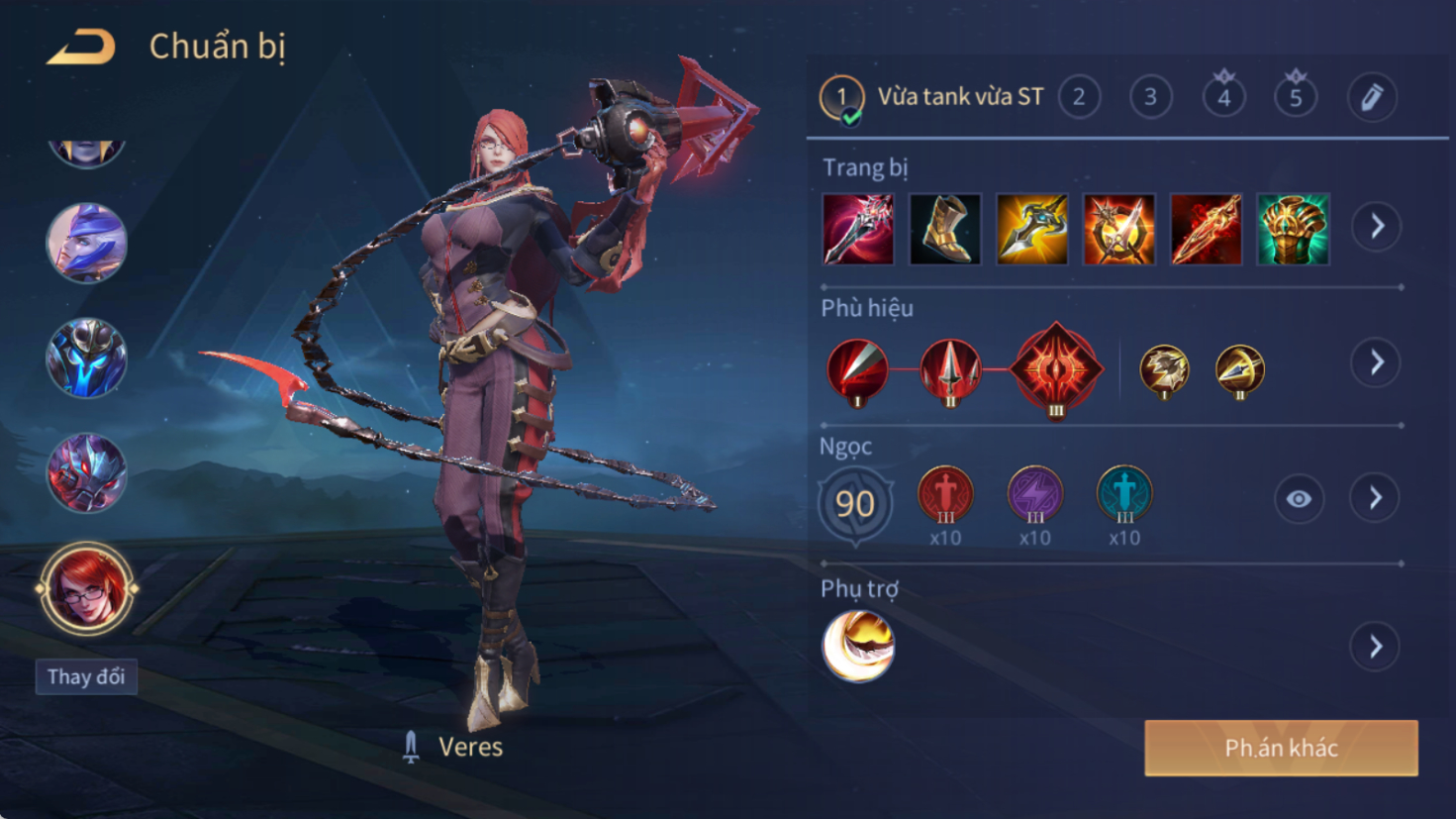Select the Veres hero portrait
This screenshot has width=1456, height=819.
pyautogui.click(x=86, y=589)
